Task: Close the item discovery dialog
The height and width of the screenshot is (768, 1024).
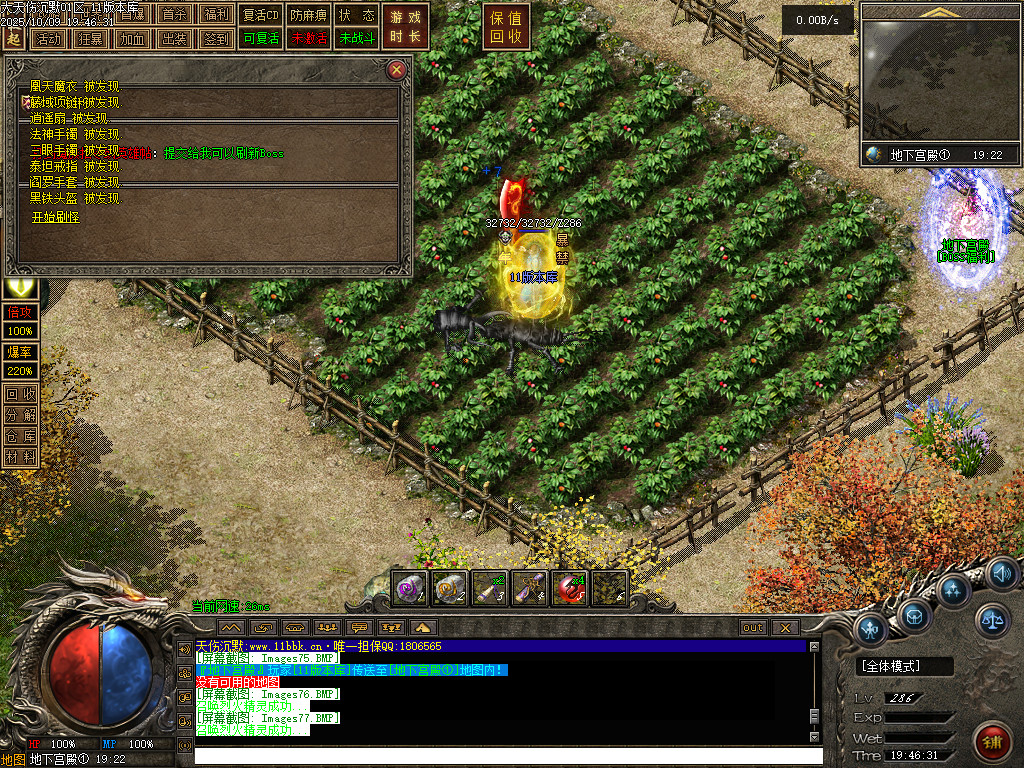Action: coord(397,70)
